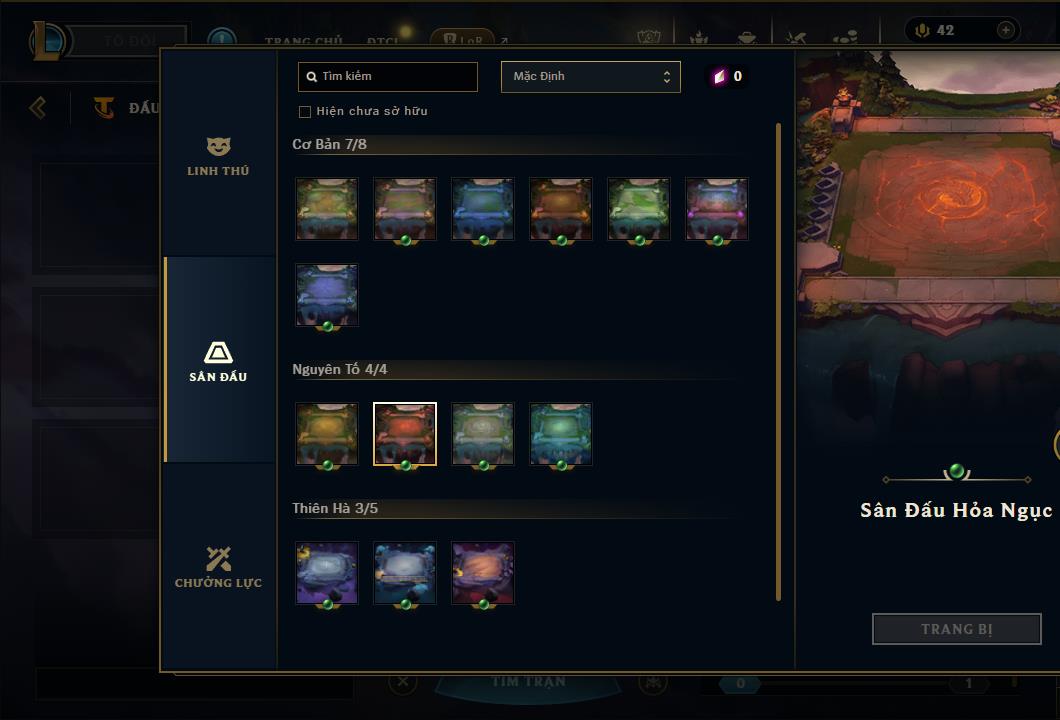Select the red inferno arena thumbnail
Image resolution: width=1060 pixels, height=720 pixels.
tap(405, 434)
